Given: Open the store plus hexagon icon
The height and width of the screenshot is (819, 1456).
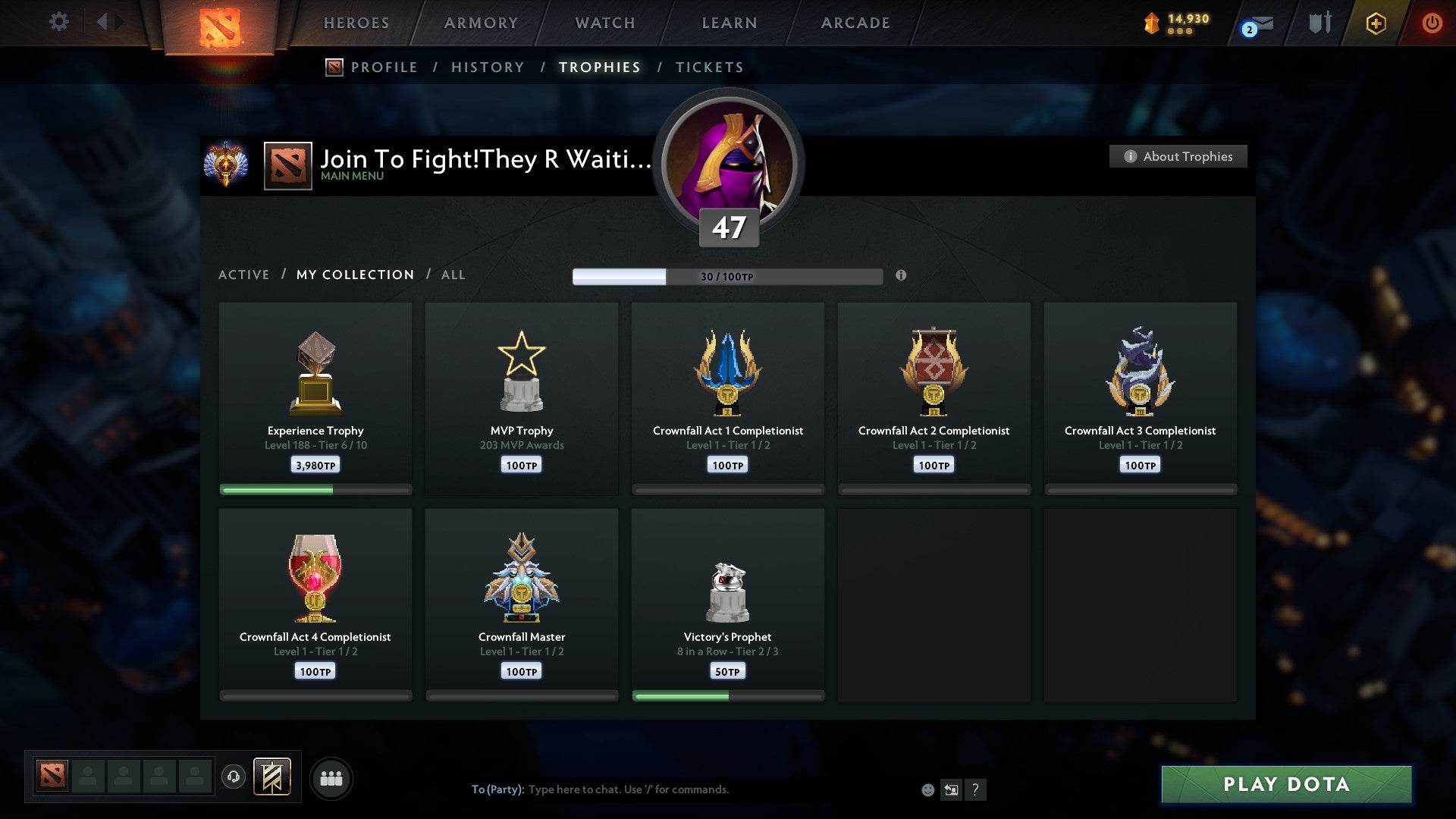Looking at the screenshot, I should point(1376,23).
